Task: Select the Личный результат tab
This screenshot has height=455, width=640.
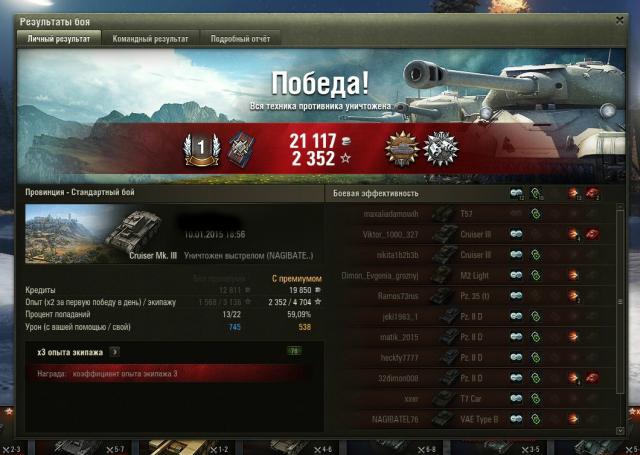Action: coord(59,39)
